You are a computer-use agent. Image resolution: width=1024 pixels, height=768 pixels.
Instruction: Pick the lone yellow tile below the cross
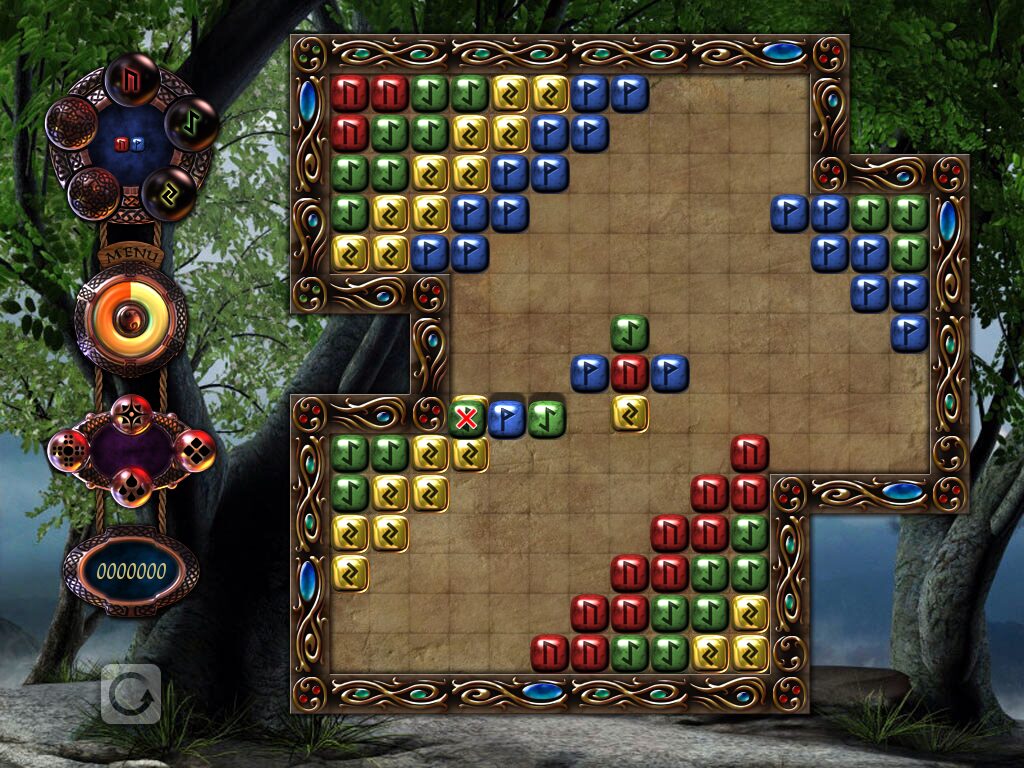[x=630, y=412]
